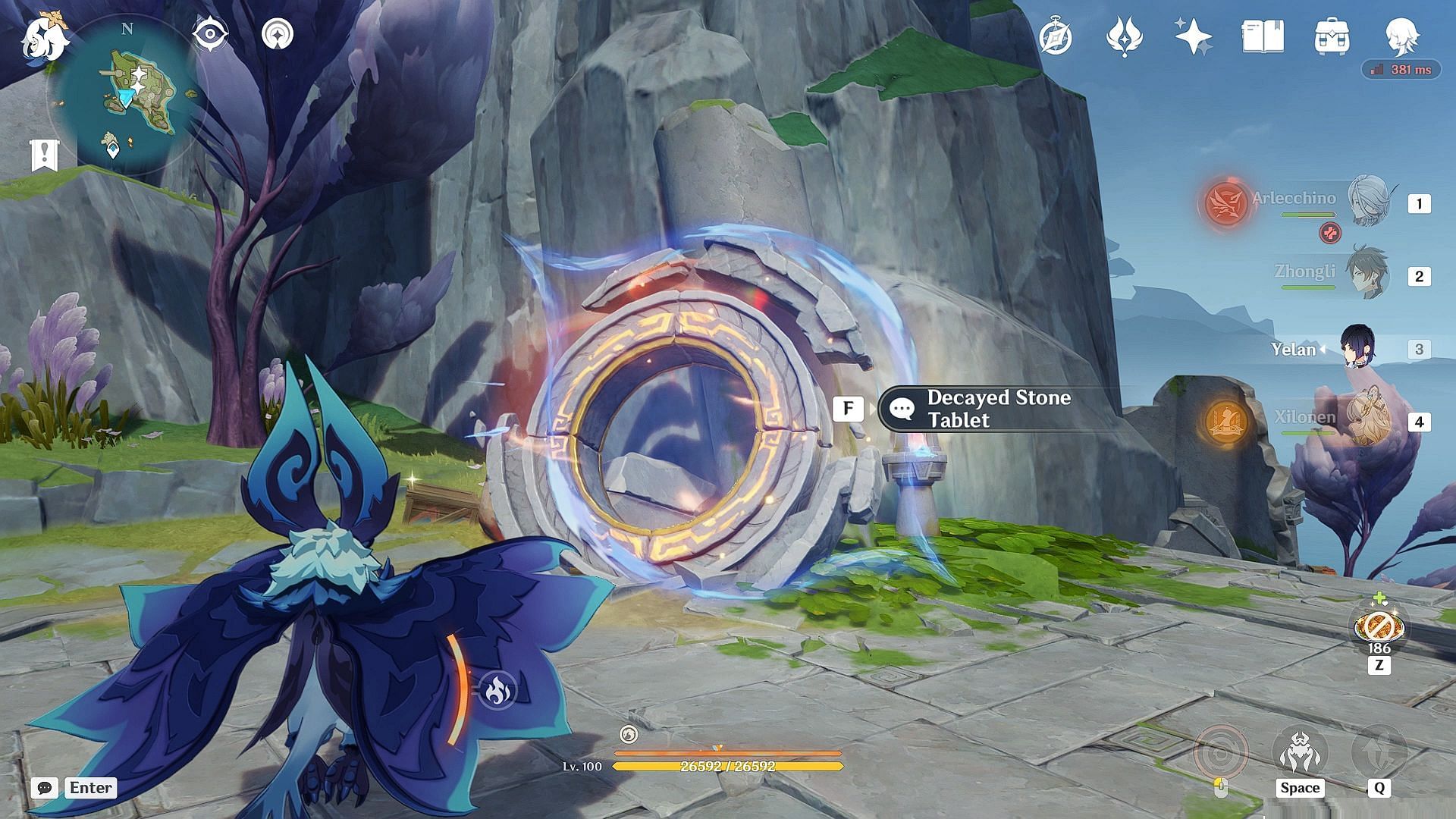1456x819 pixels.
Task: Open the quest exclamation banner icon
Action: point(44,155)
